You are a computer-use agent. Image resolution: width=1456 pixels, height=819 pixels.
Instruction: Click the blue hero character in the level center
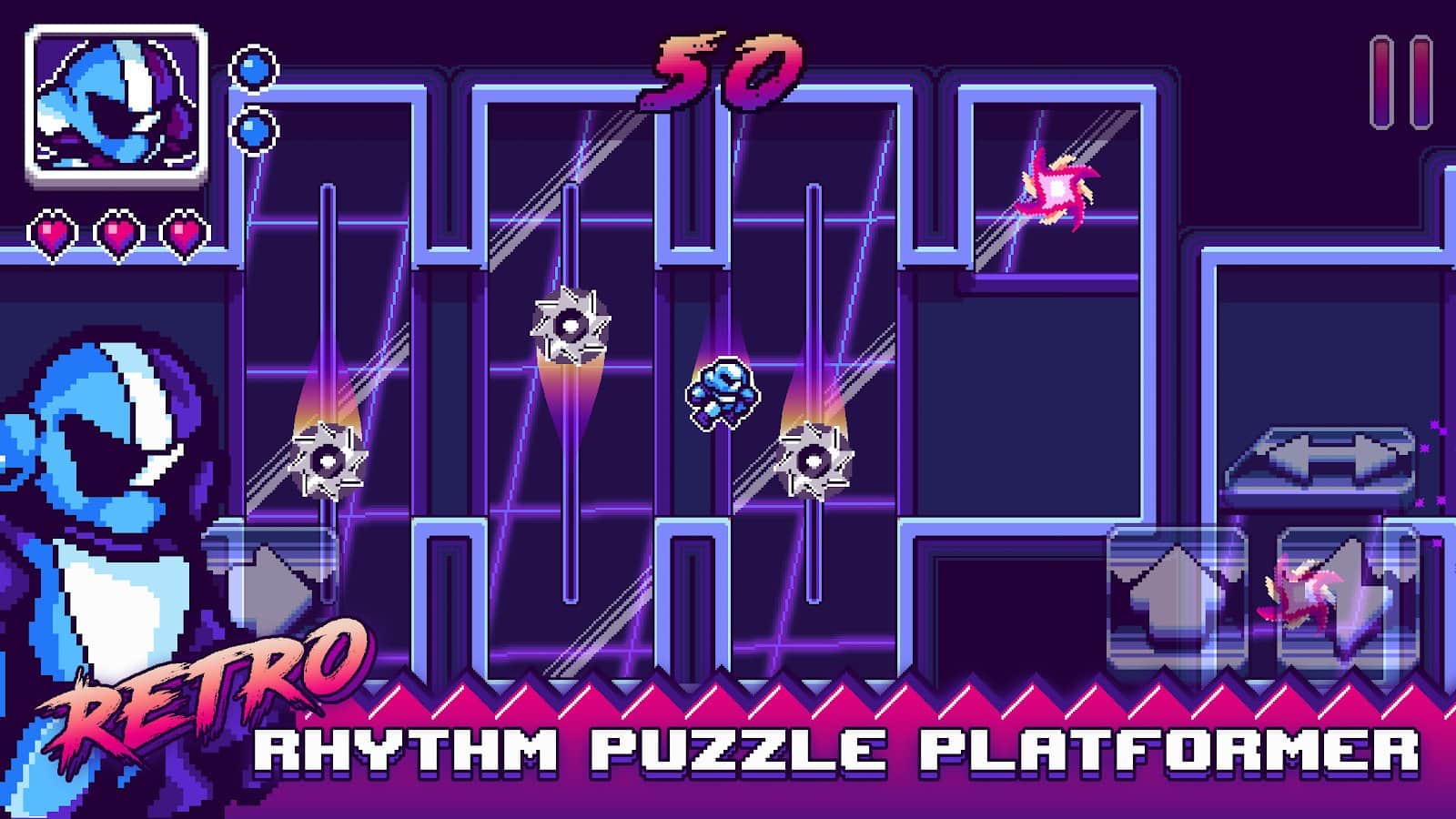(x=723, y=391)
